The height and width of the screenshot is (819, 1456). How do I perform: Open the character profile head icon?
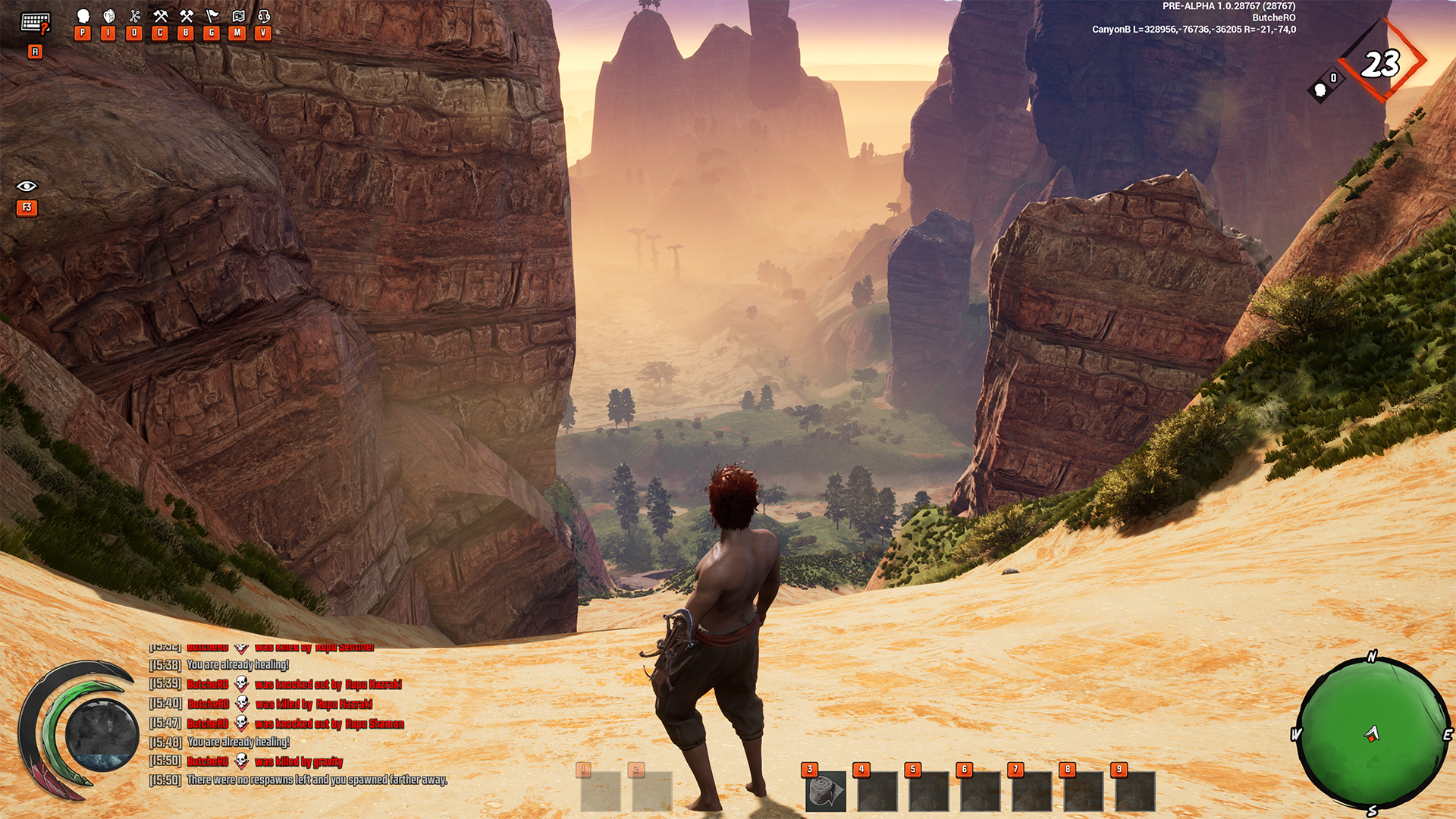coord(83,16)
